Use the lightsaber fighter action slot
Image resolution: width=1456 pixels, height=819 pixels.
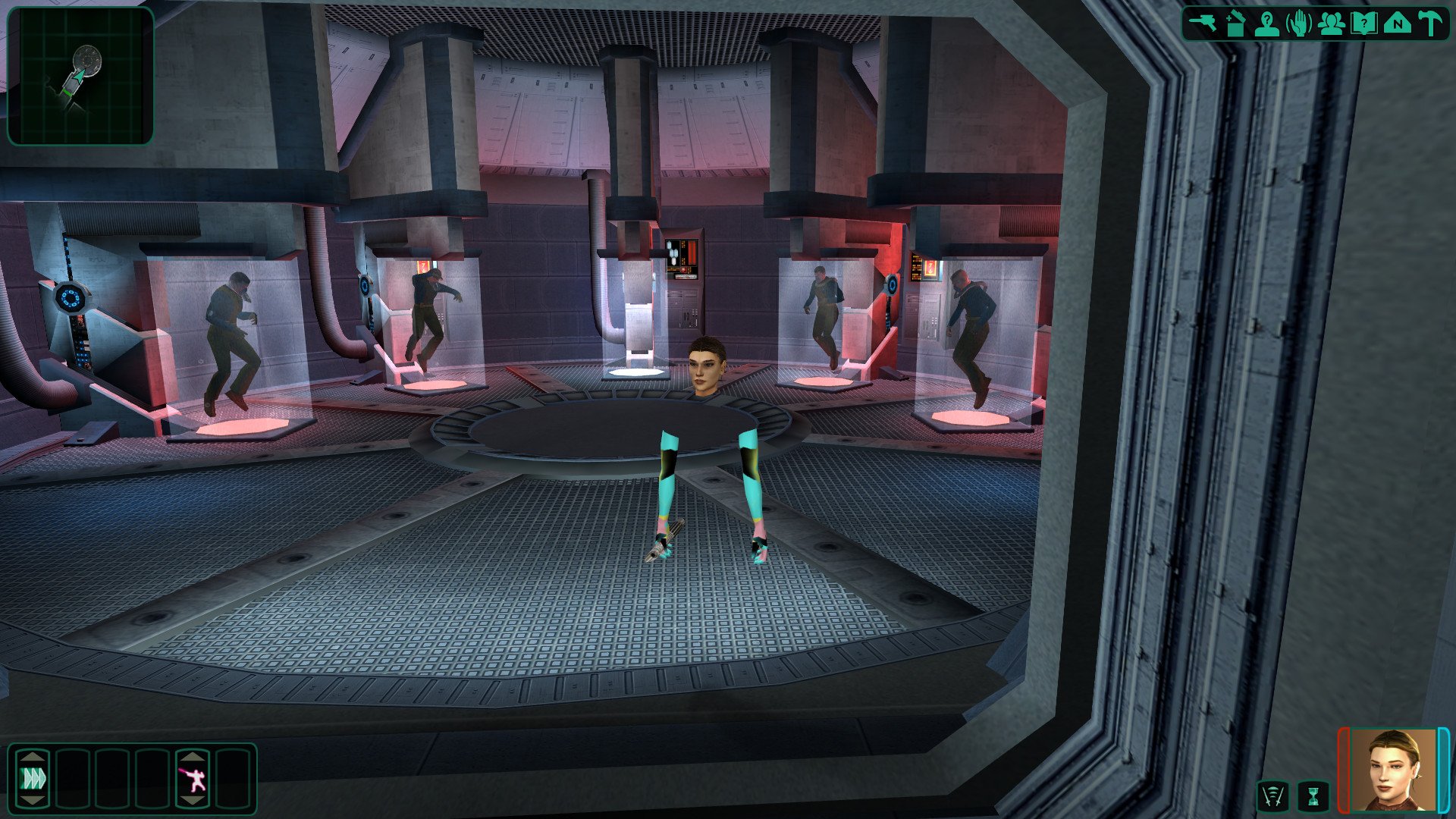click(x=193, y=779)
